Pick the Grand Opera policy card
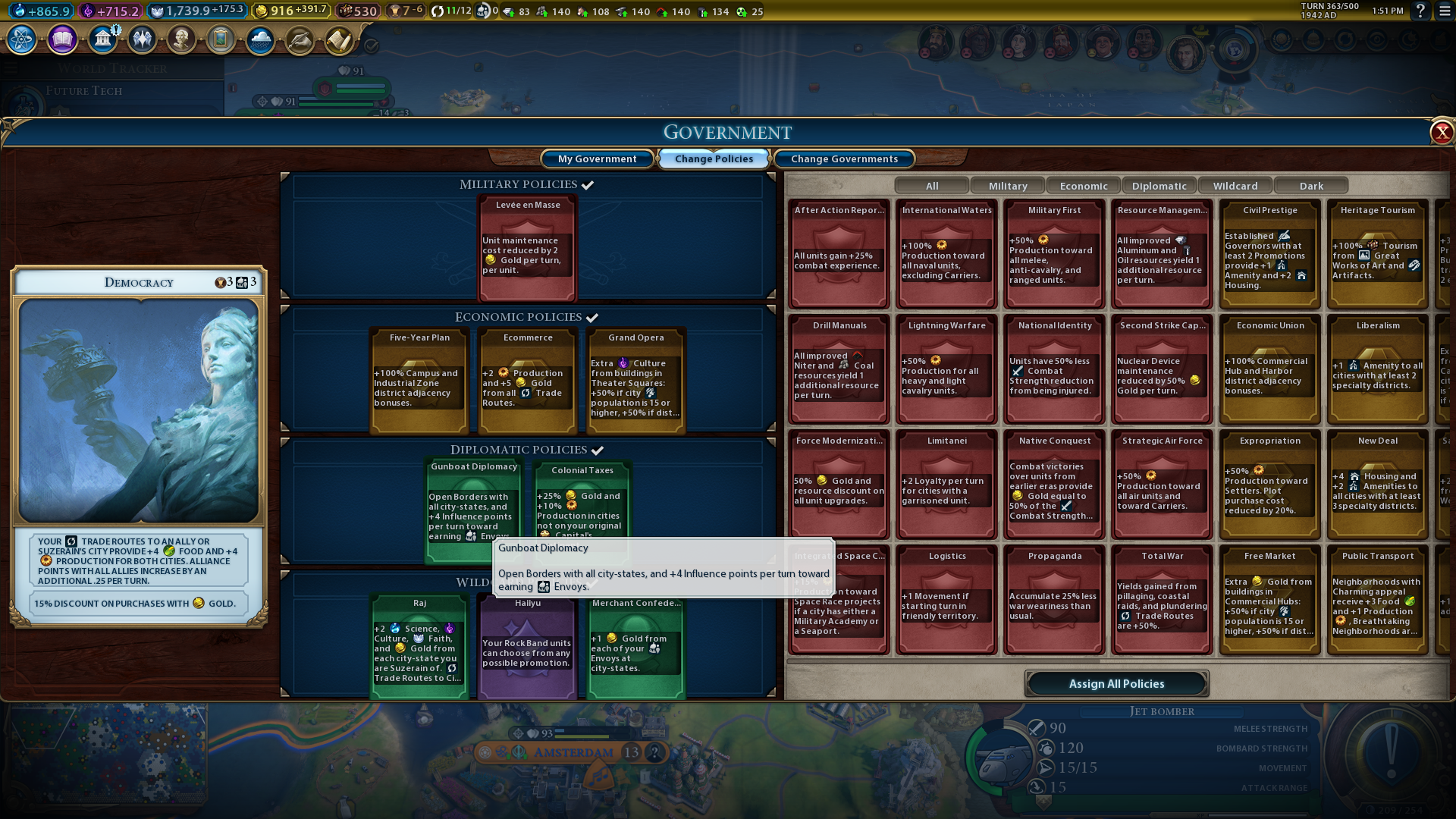 635,379
